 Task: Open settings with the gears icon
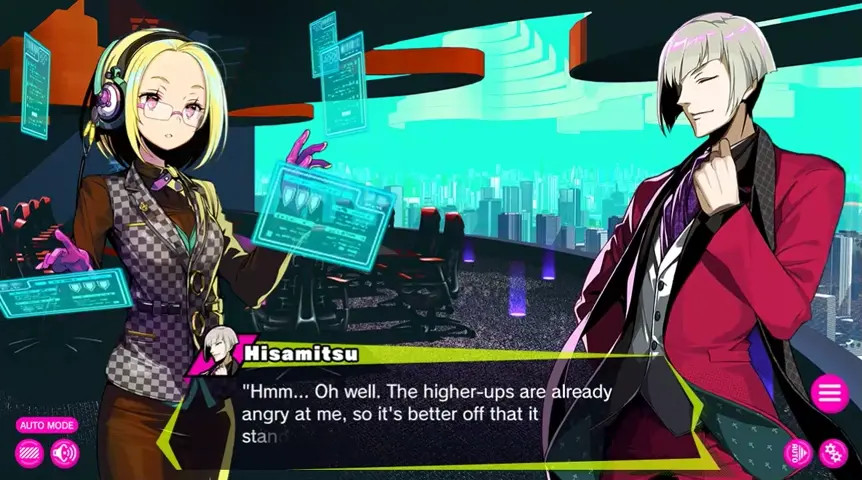(x=833, y=453)
